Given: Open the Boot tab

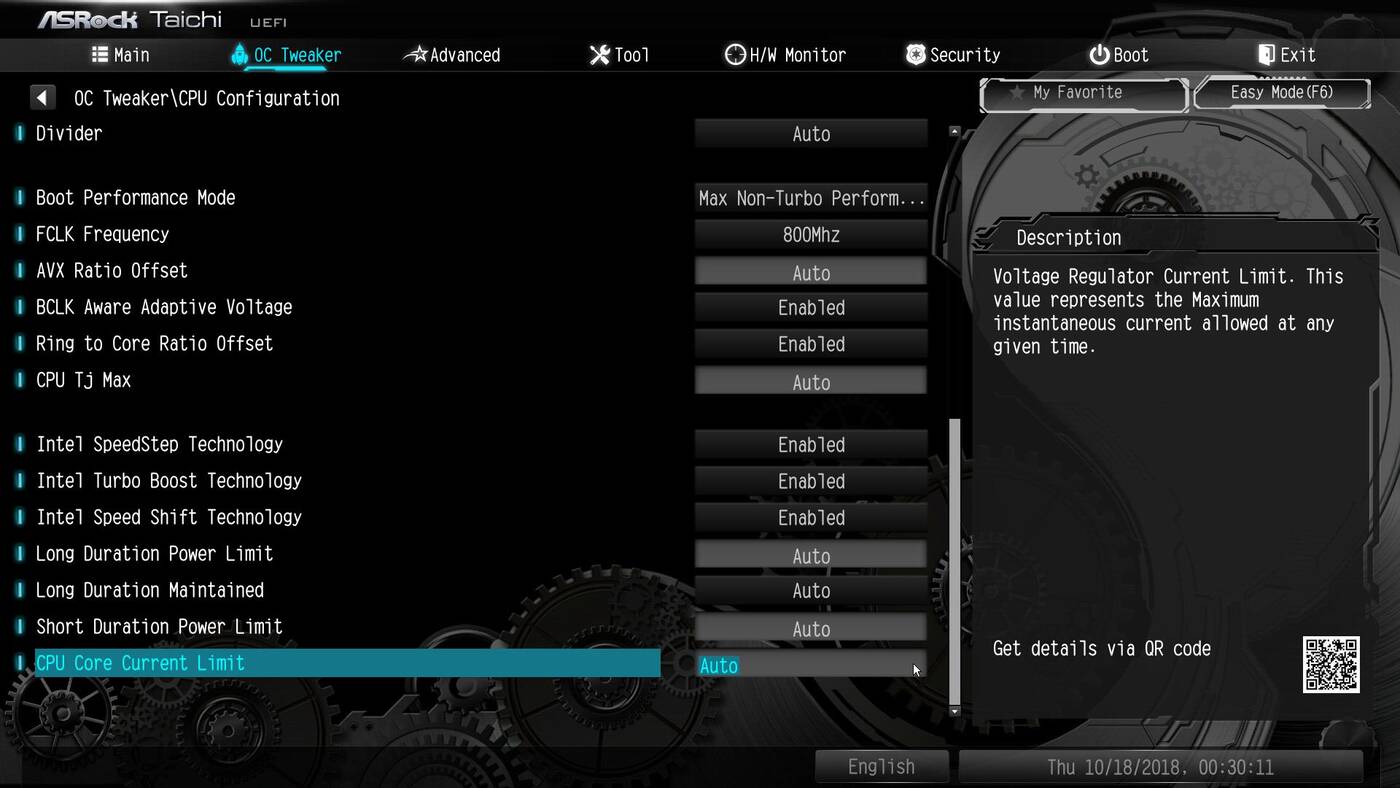Looking at the screenshot, I should pyautogui.click(x=1119, y=55).
